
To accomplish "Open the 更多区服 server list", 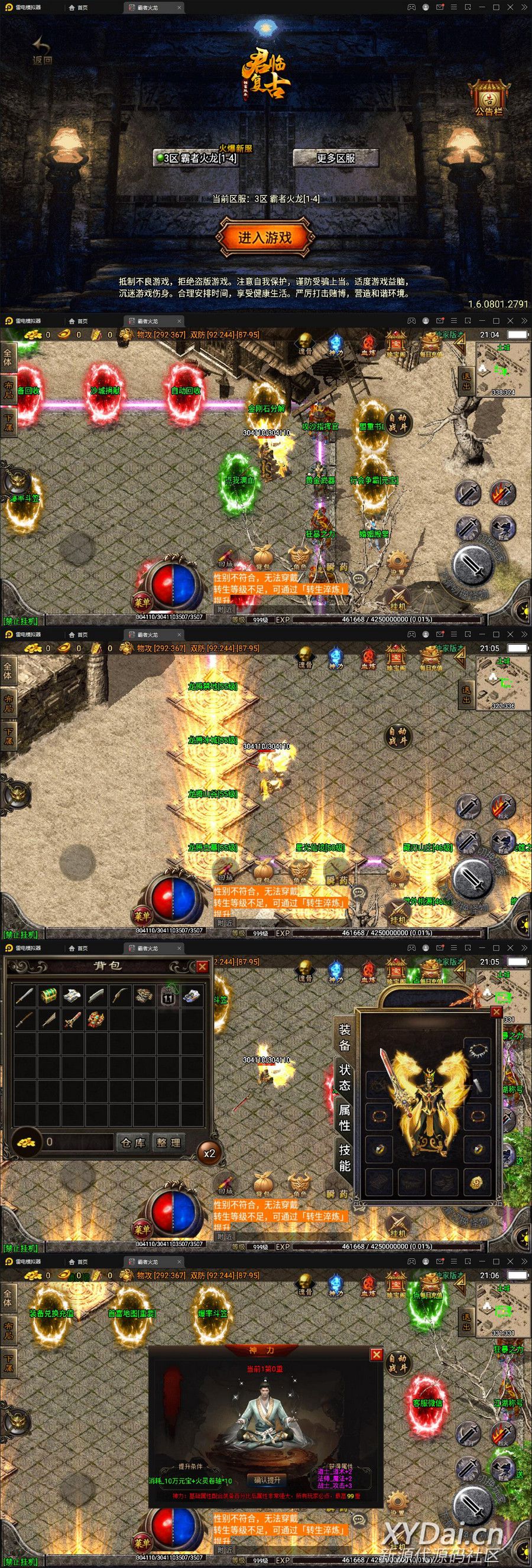I will pyautogui.click(x=335, y=158).
